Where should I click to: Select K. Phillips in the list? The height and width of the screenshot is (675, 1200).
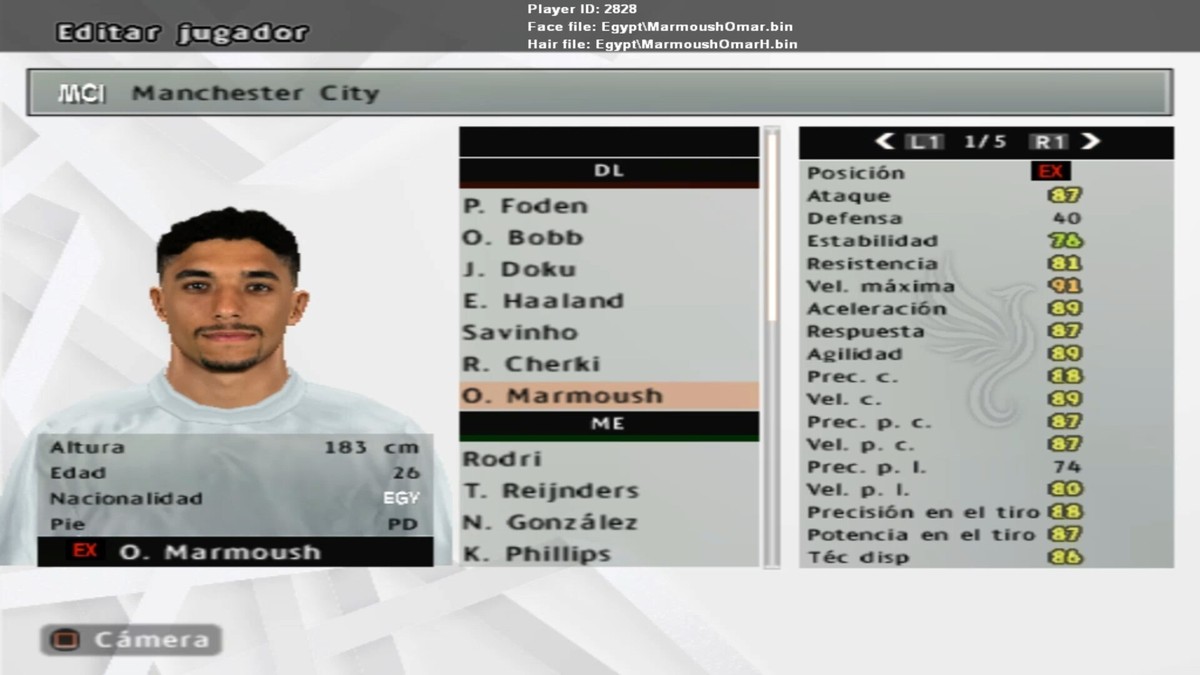[608, 553]
